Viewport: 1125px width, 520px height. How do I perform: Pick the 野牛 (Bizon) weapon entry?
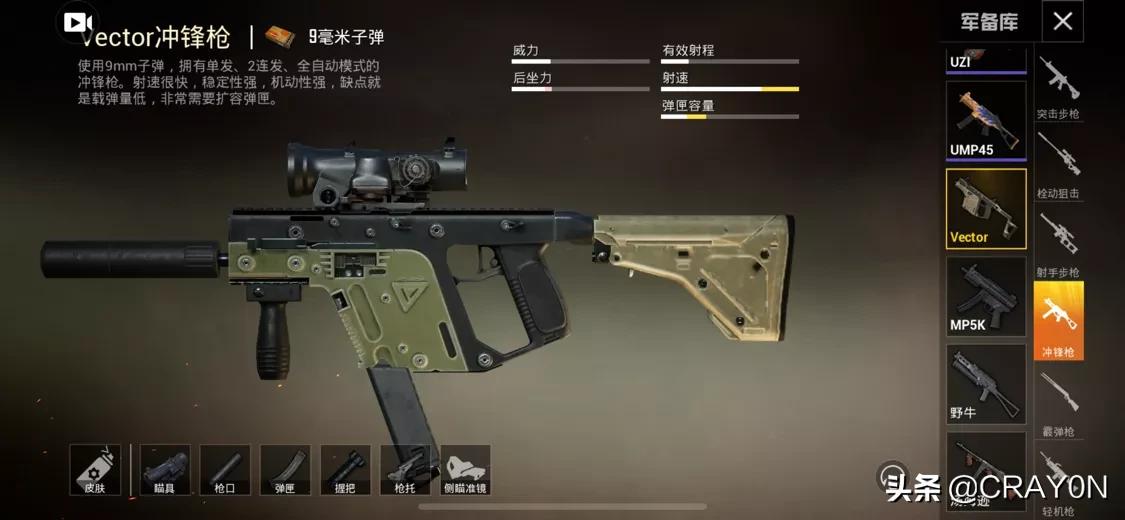tap(986, 383)
